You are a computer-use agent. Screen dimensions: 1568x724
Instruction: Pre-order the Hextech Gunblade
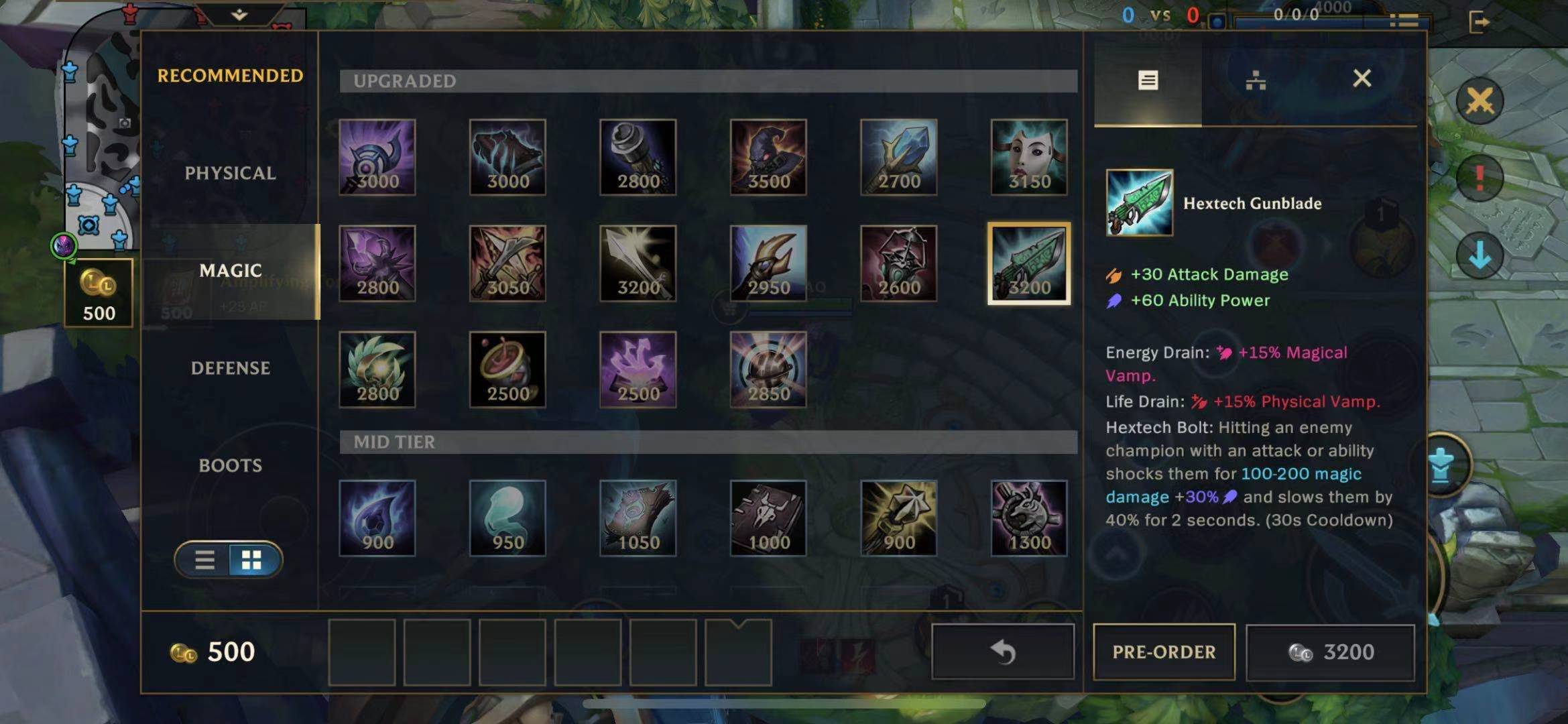(1164, 652)
